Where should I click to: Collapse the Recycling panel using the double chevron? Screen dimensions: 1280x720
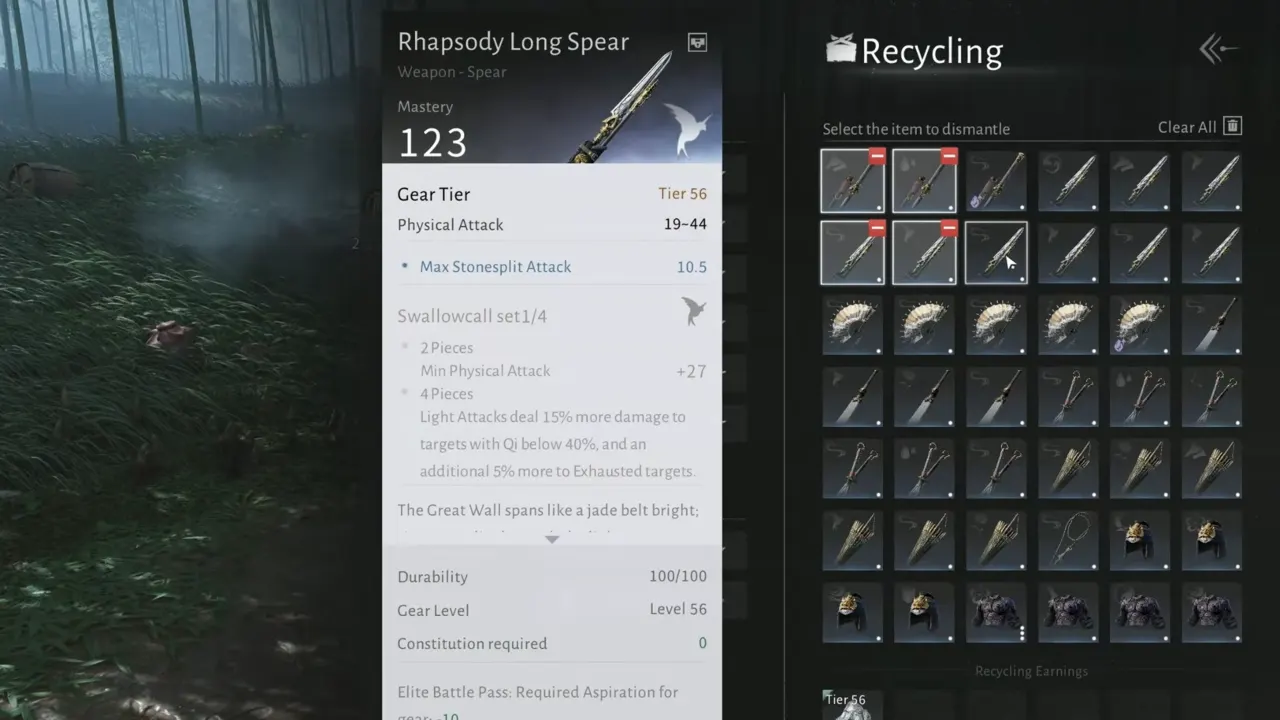(1213, 48)
